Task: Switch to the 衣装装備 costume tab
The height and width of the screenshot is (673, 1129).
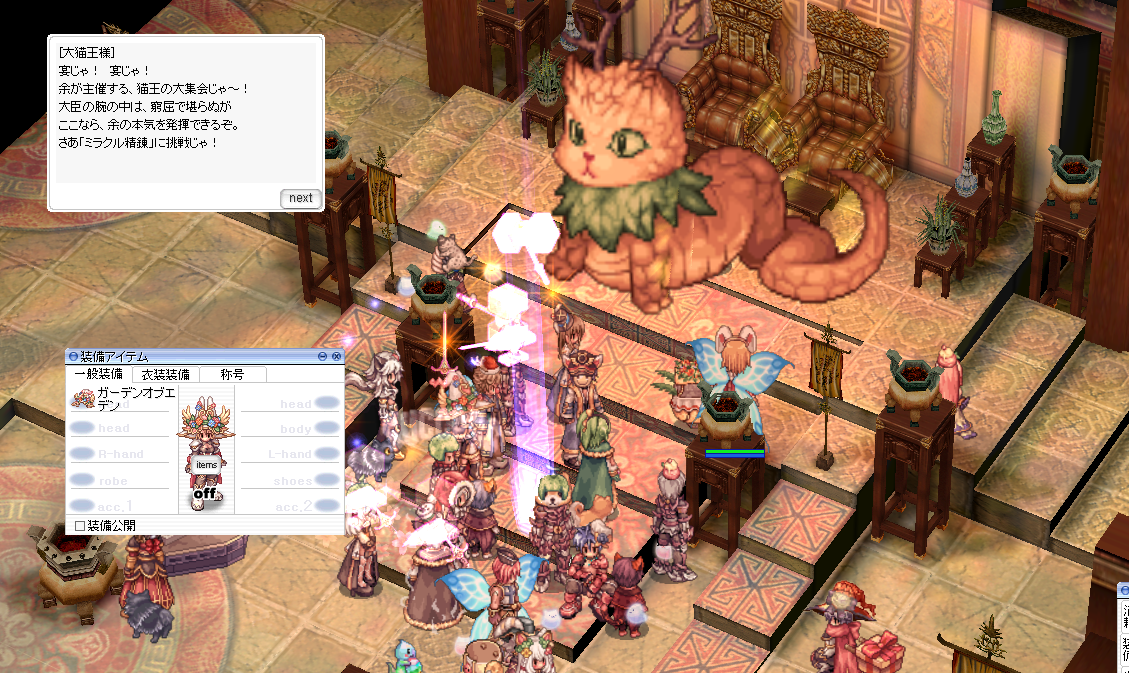Action: [x=166, y=374]
